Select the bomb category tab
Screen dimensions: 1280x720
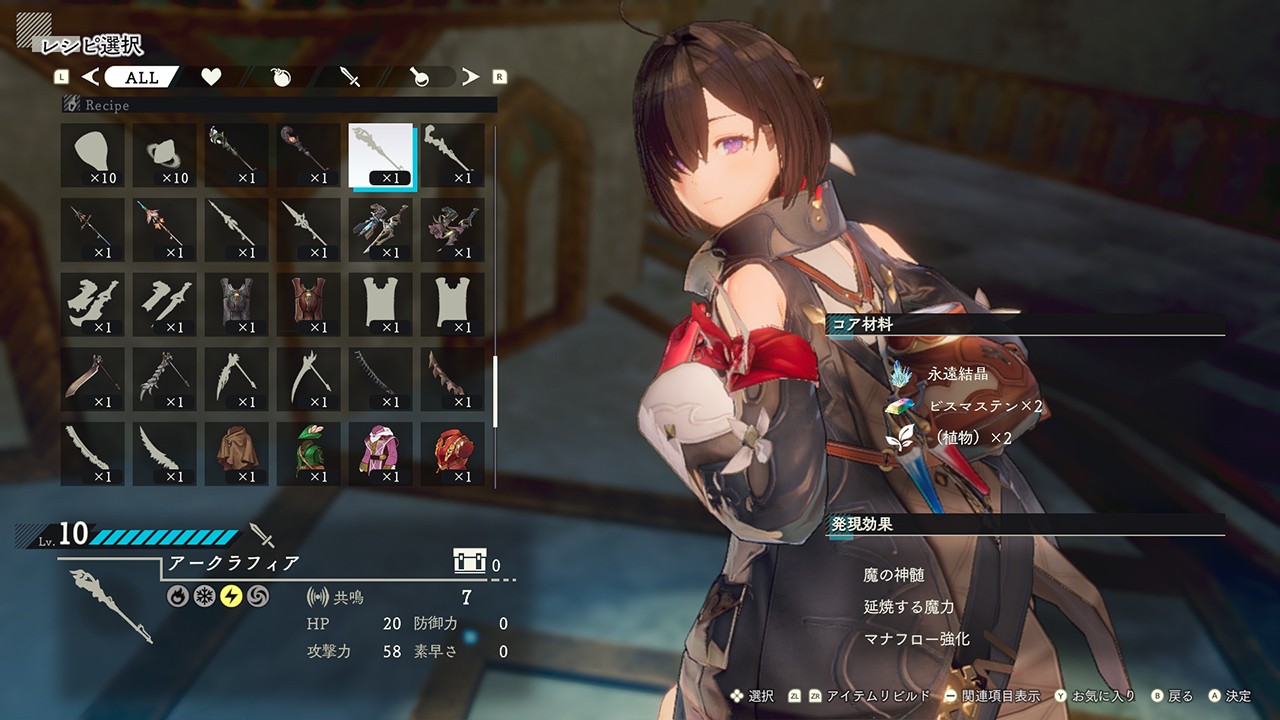coord(281,77)
